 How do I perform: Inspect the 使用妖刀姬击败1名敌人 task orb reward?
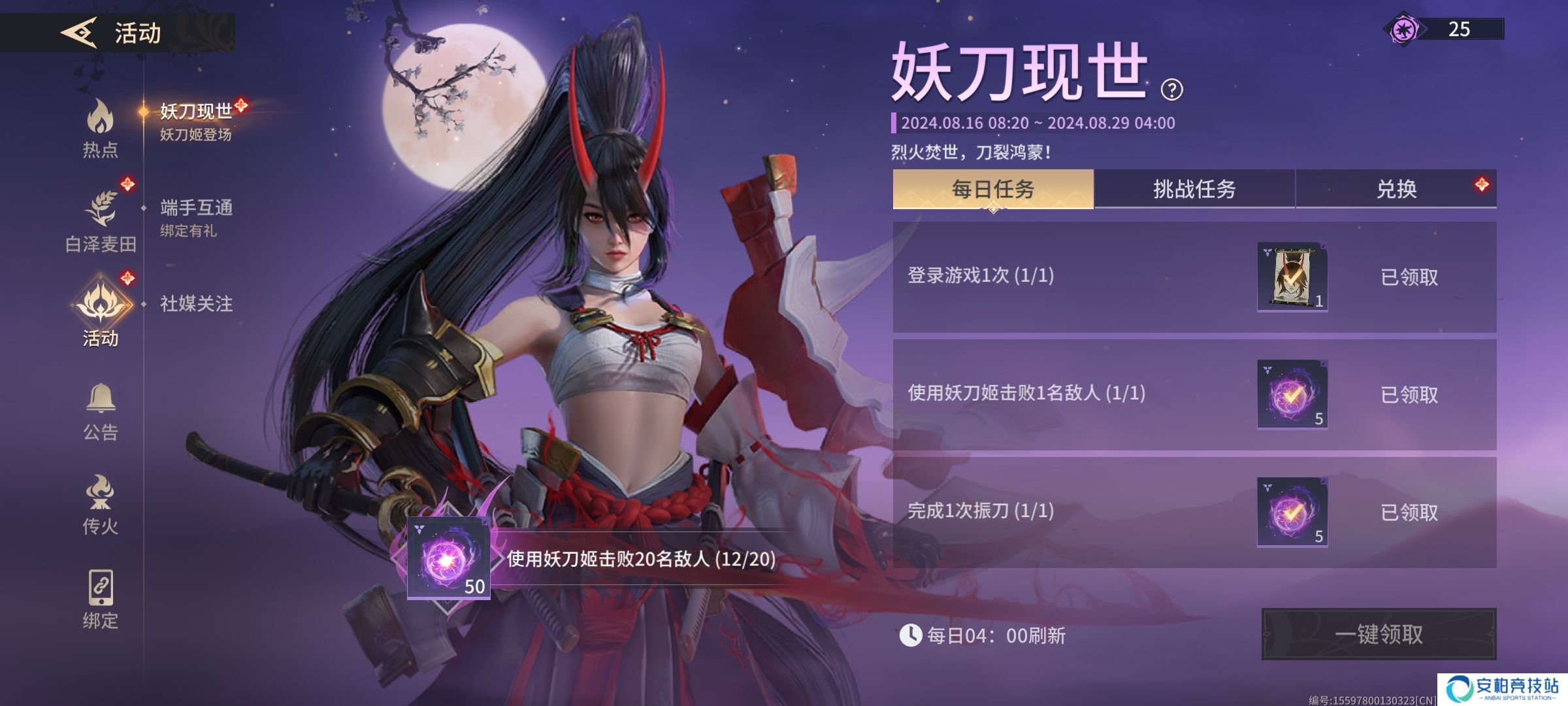pyautogui.click(x=1292, y=395)
